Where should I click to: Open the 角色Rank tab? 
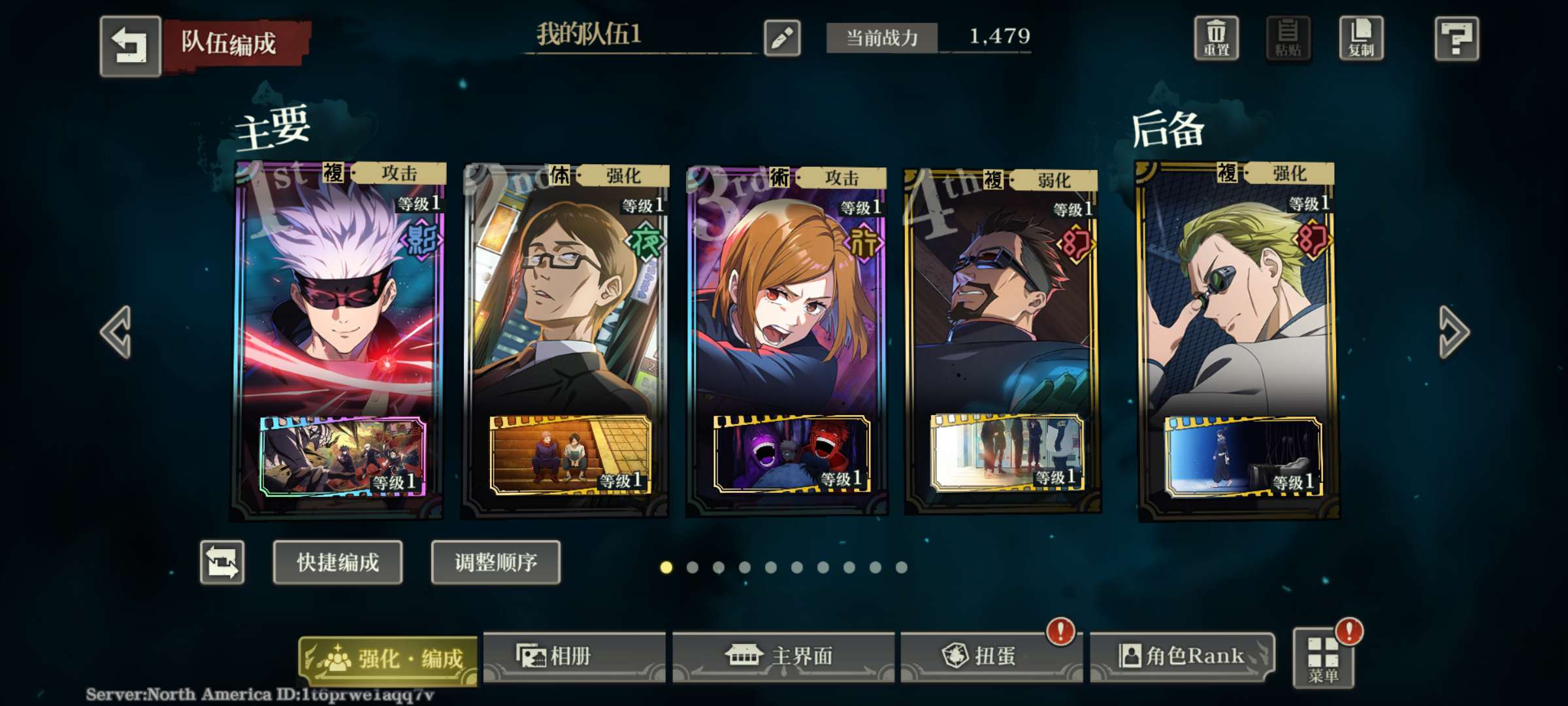click(x=1183, y=656)
